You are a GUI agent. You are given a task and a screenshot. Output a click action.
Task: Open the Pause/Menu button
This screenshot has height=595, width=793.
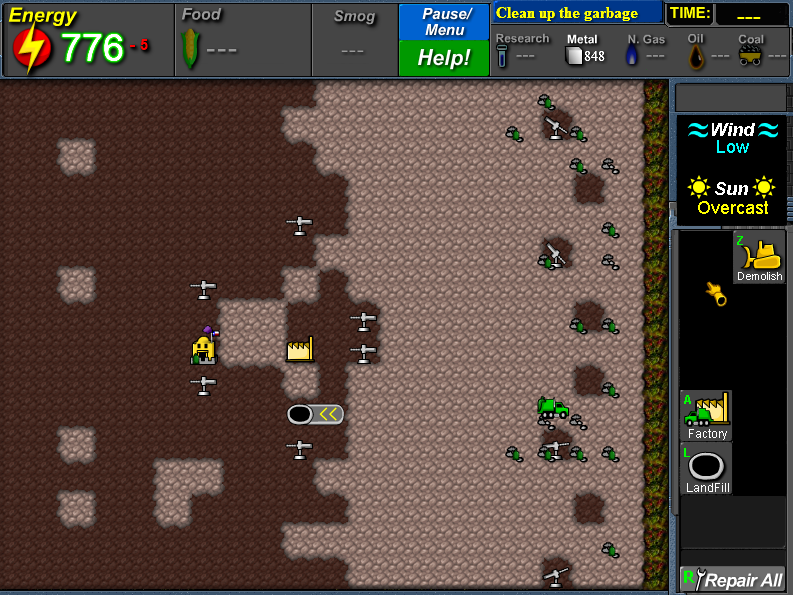point(444,21)
